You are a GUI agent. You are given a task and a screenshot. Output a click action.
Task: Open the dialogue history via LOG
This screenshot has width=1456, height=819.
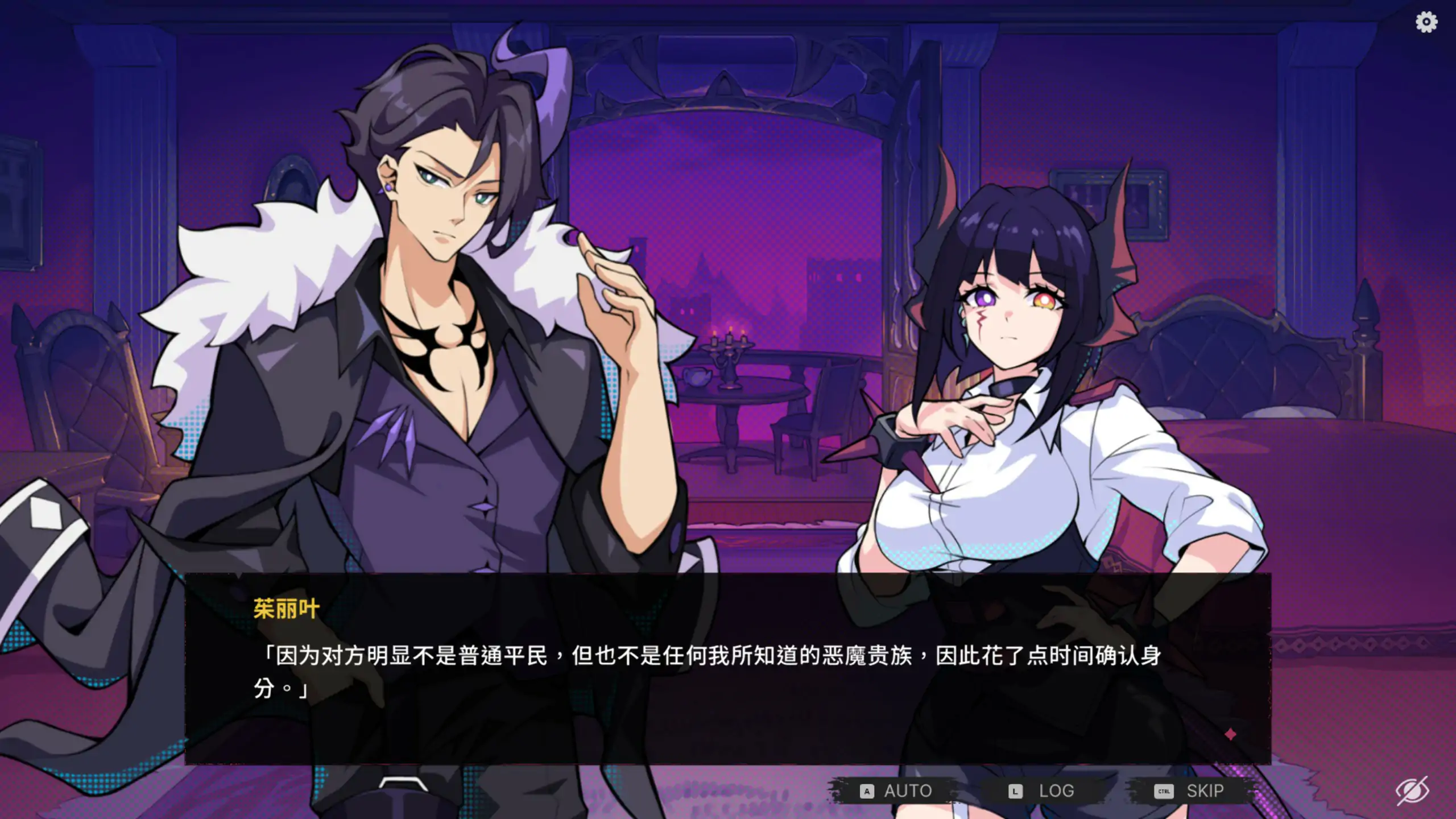(x=1055, y=791)
